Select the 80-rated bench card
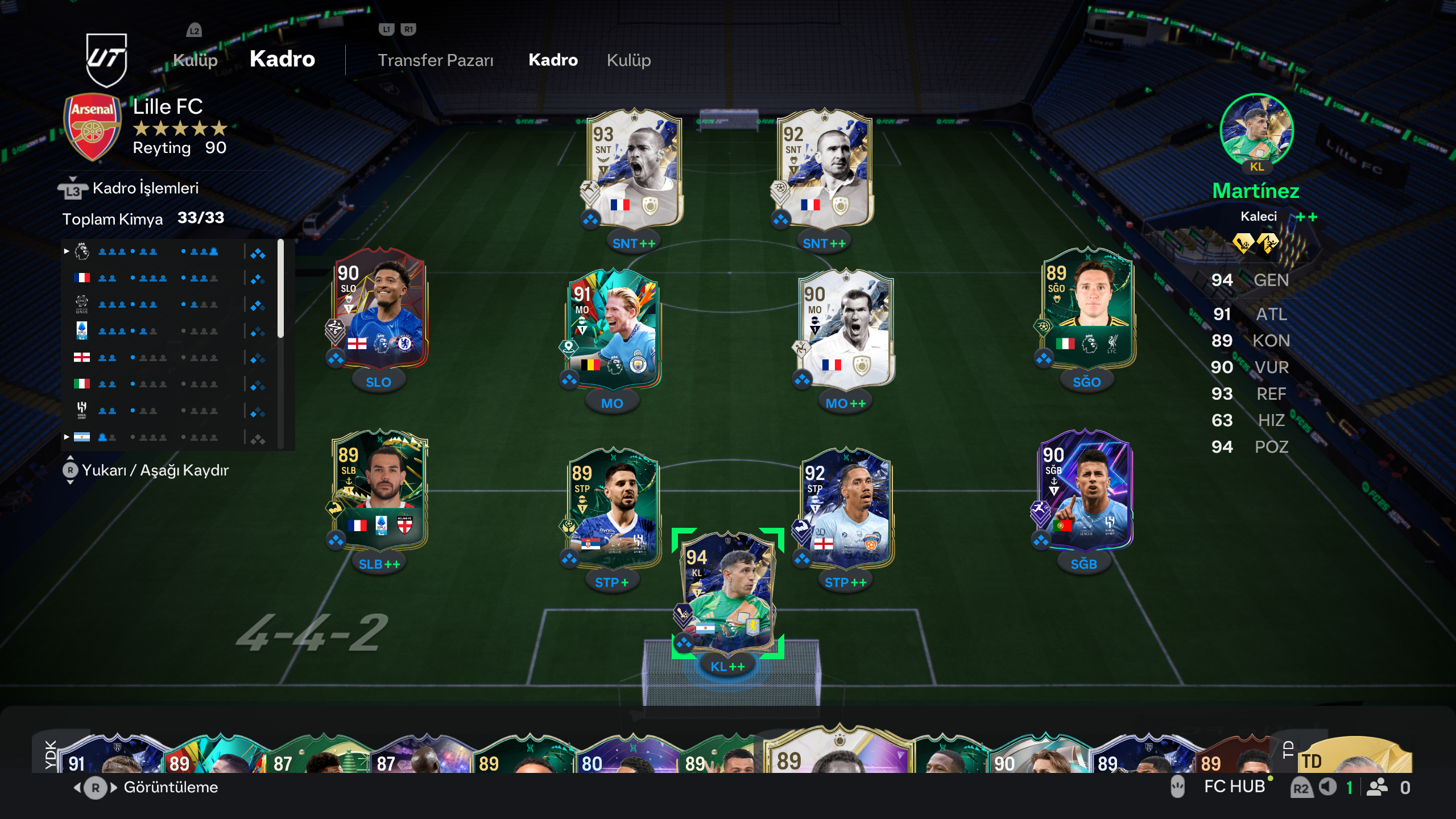The height and width of the screenshot is (819, 1456). [x=626, y=756]
